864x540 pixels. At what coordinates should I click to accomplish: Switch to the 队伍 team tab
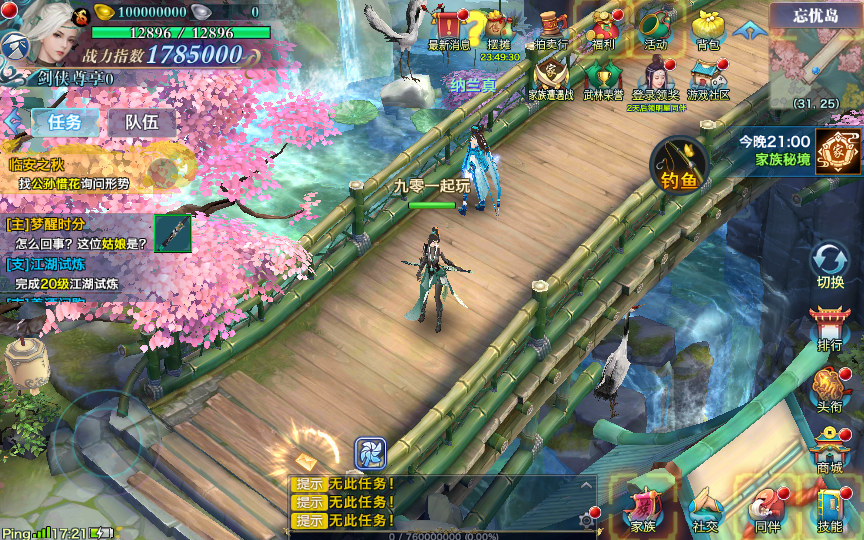pyautogui.click(x=141, y=122)
